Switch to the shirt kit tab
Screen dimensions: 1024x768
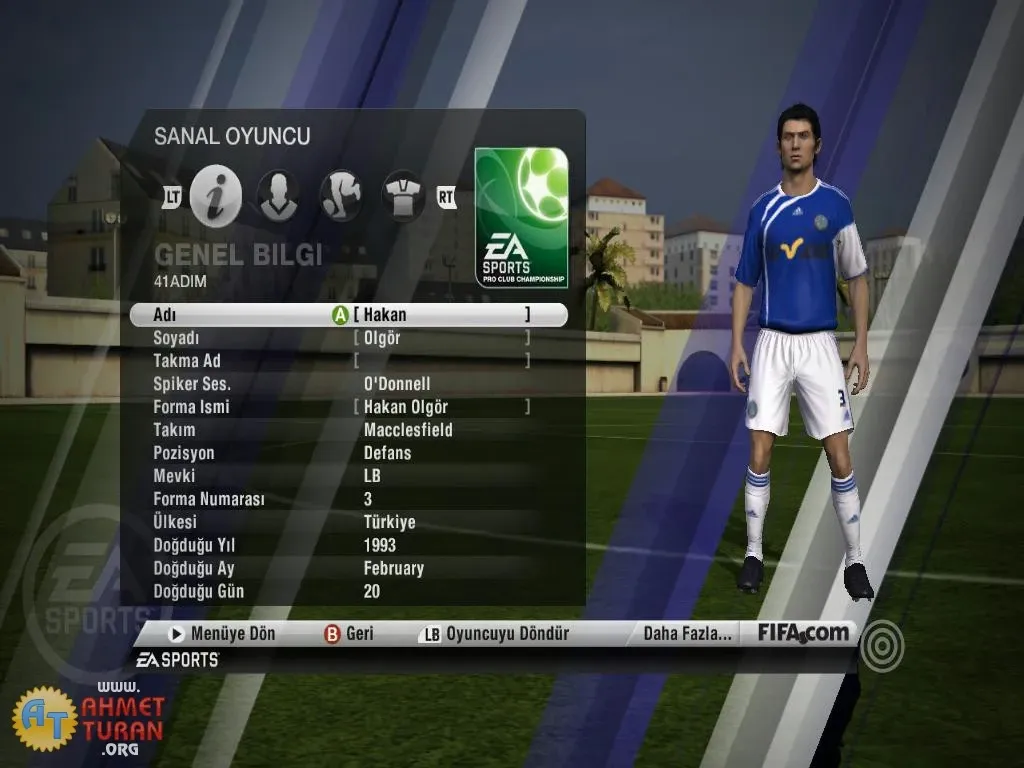click(x=403, y=195)
